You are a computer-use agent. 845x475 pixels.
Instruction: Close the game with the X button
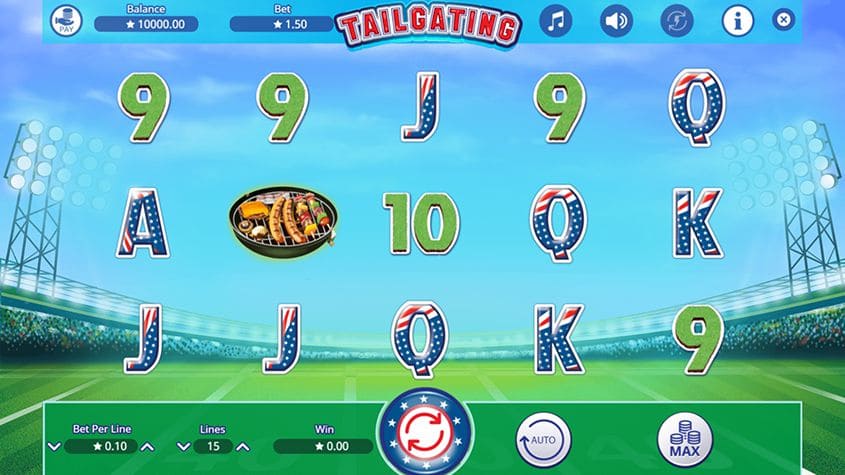tap(784, 19)
